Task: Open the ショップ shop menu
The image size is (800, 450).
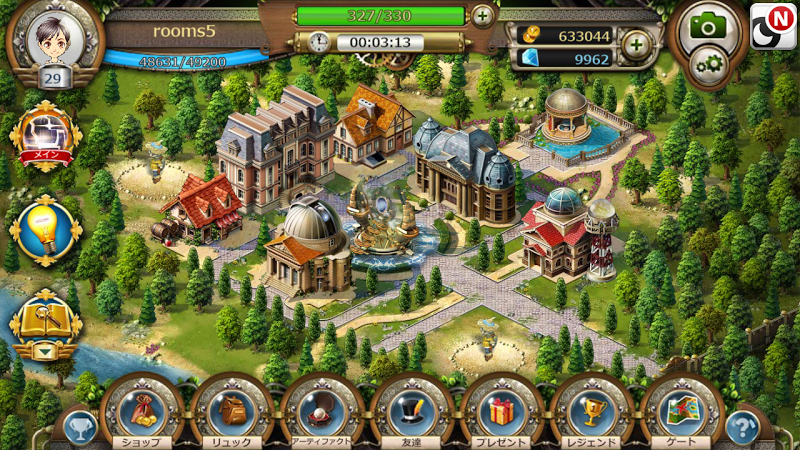Action: click(140, 411)
